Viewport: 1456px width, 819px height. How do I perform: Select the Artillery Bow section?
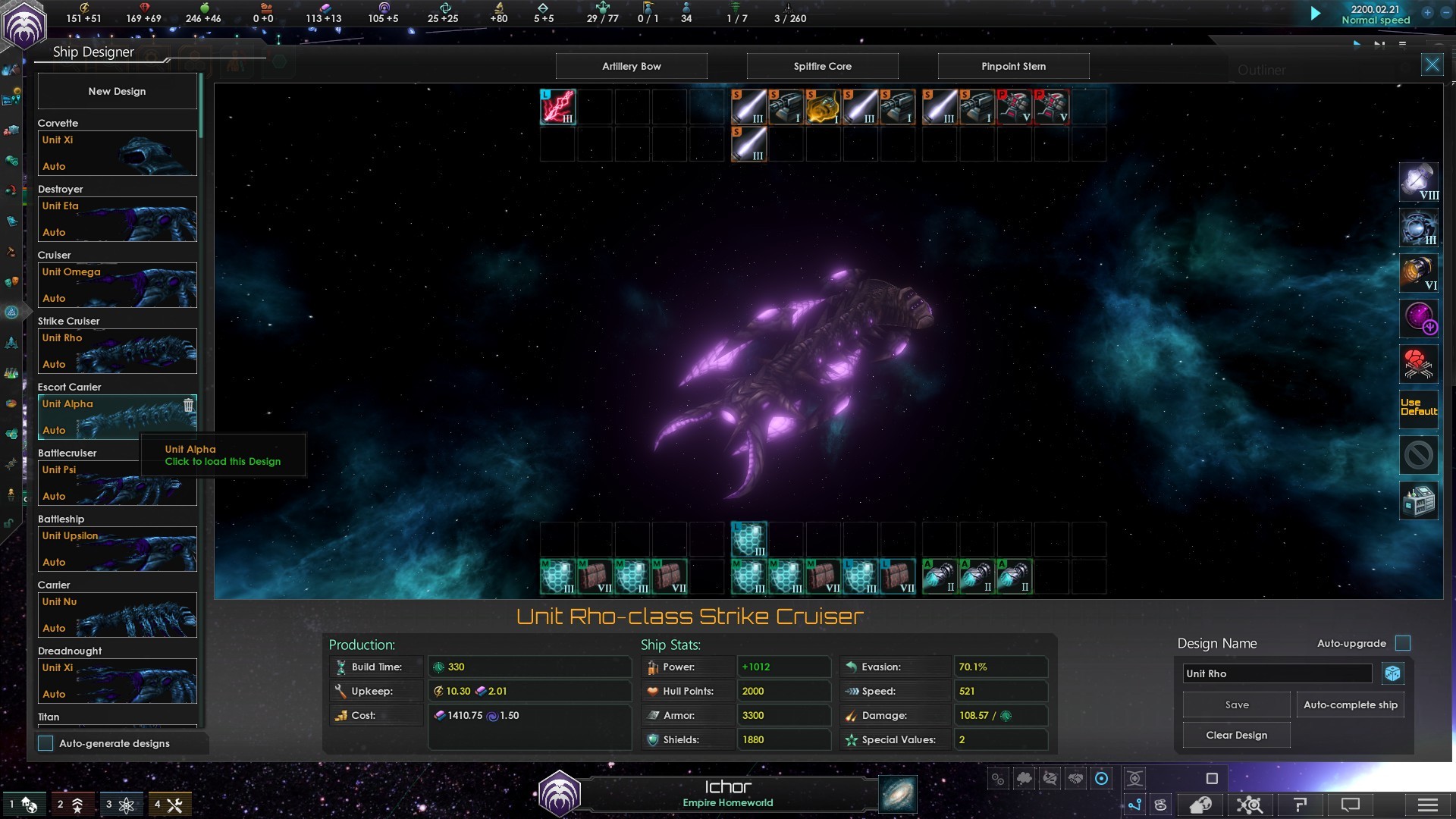pyautogui.click(x=631, y=66)
